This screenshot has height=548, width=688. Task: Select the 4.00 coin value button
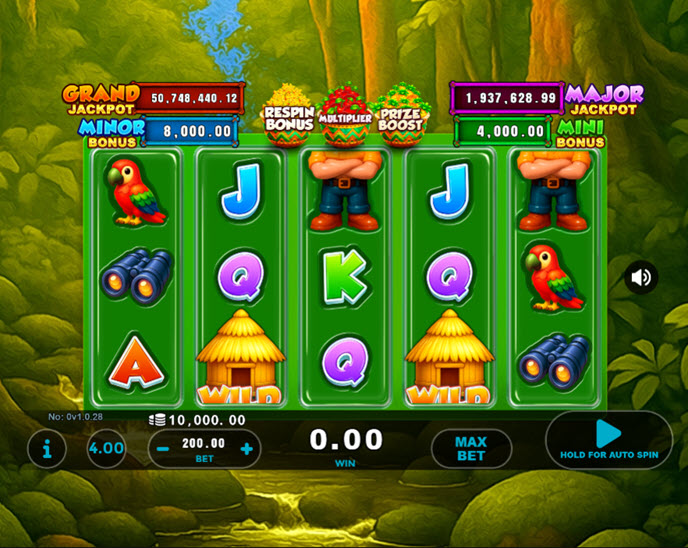coord(106,449)
